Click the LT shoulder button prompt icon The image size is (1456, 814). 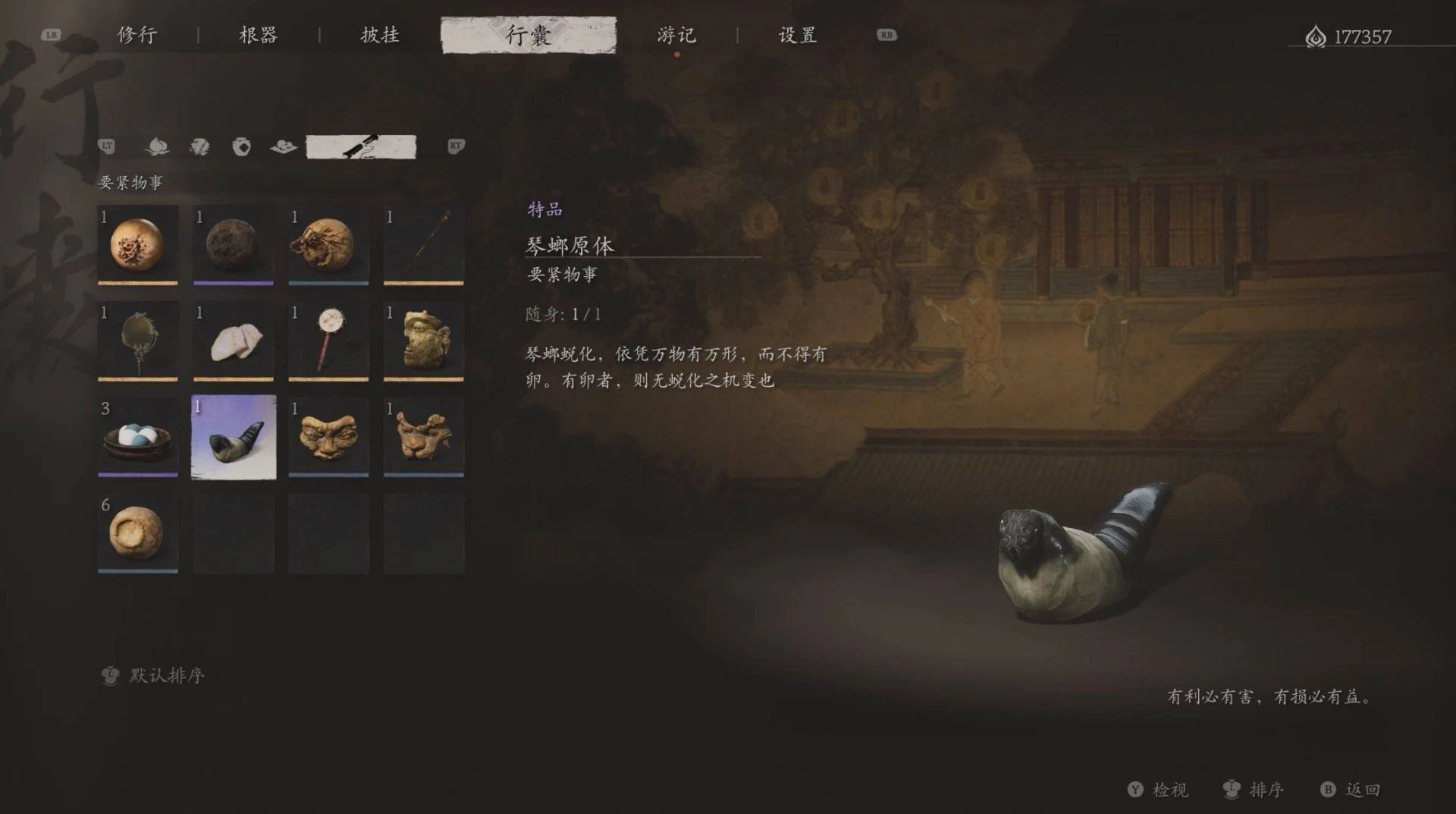(108, 146)
